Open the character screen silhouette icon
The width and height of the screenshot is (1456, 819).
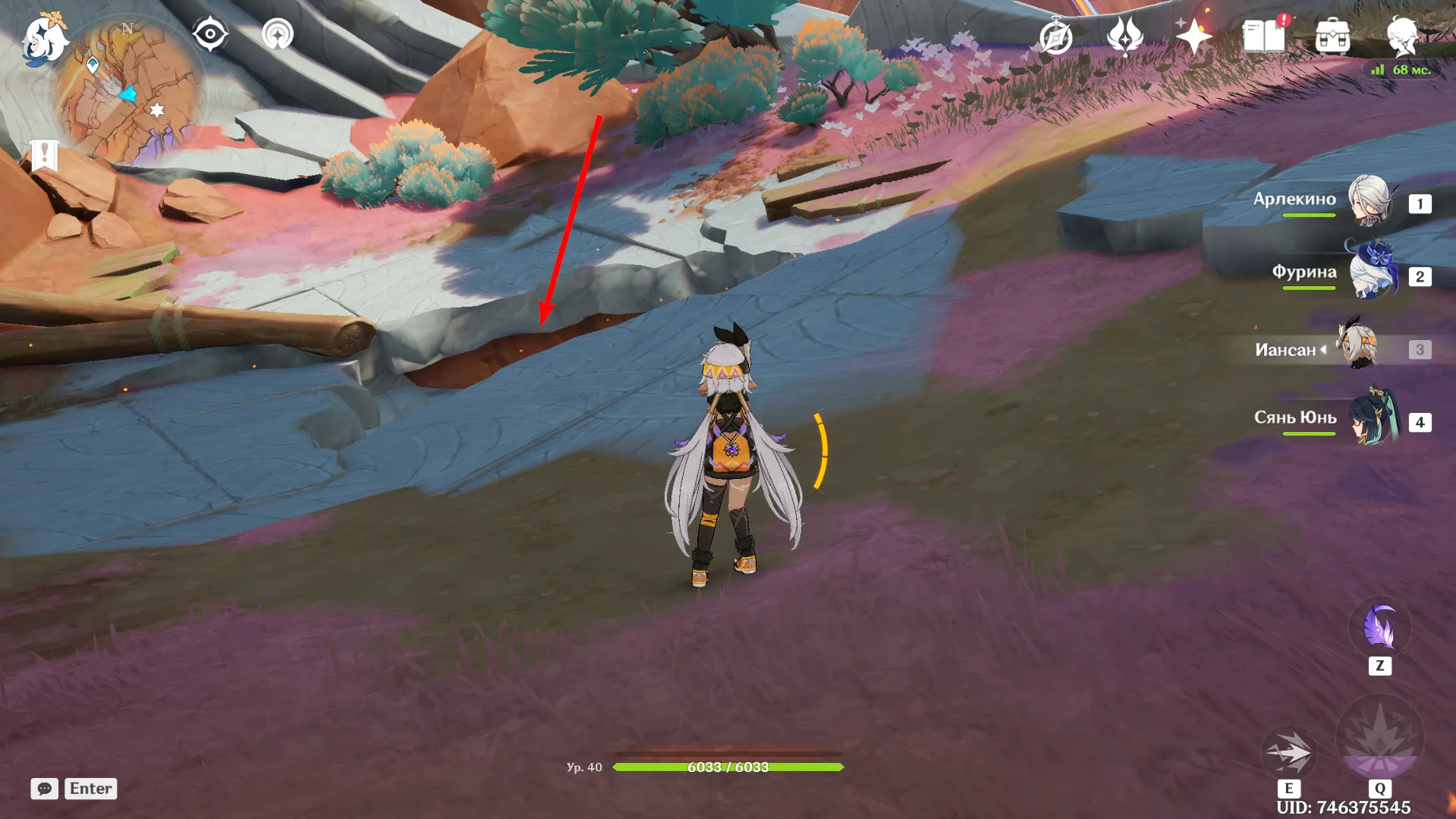[x=1401, y=35]
